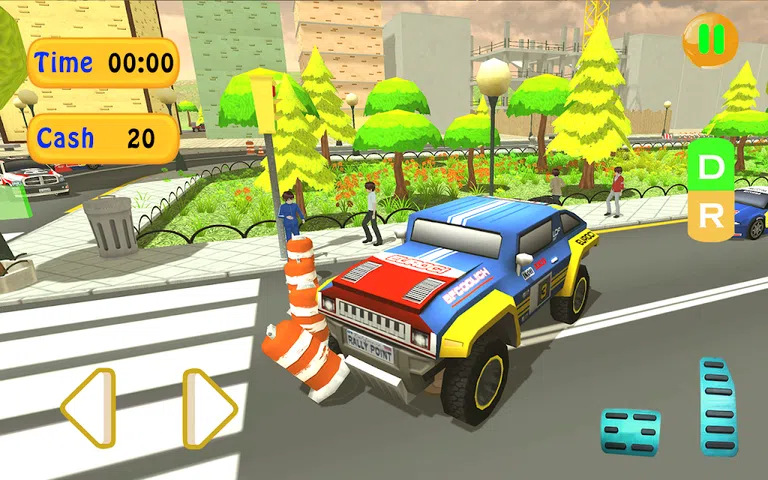768x480 pixels.
Task: Shift into Drive gear D
Action: tap(710, 167)
